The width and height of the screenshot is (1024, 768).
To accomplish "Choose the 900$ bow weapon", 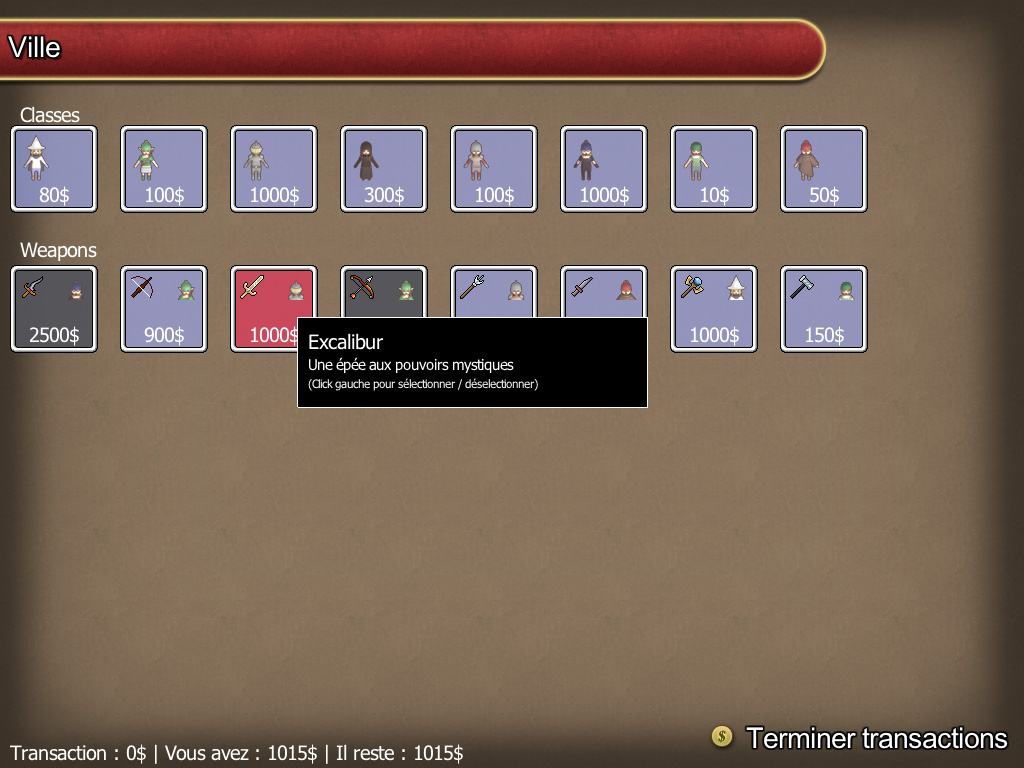I will (164, 308).
